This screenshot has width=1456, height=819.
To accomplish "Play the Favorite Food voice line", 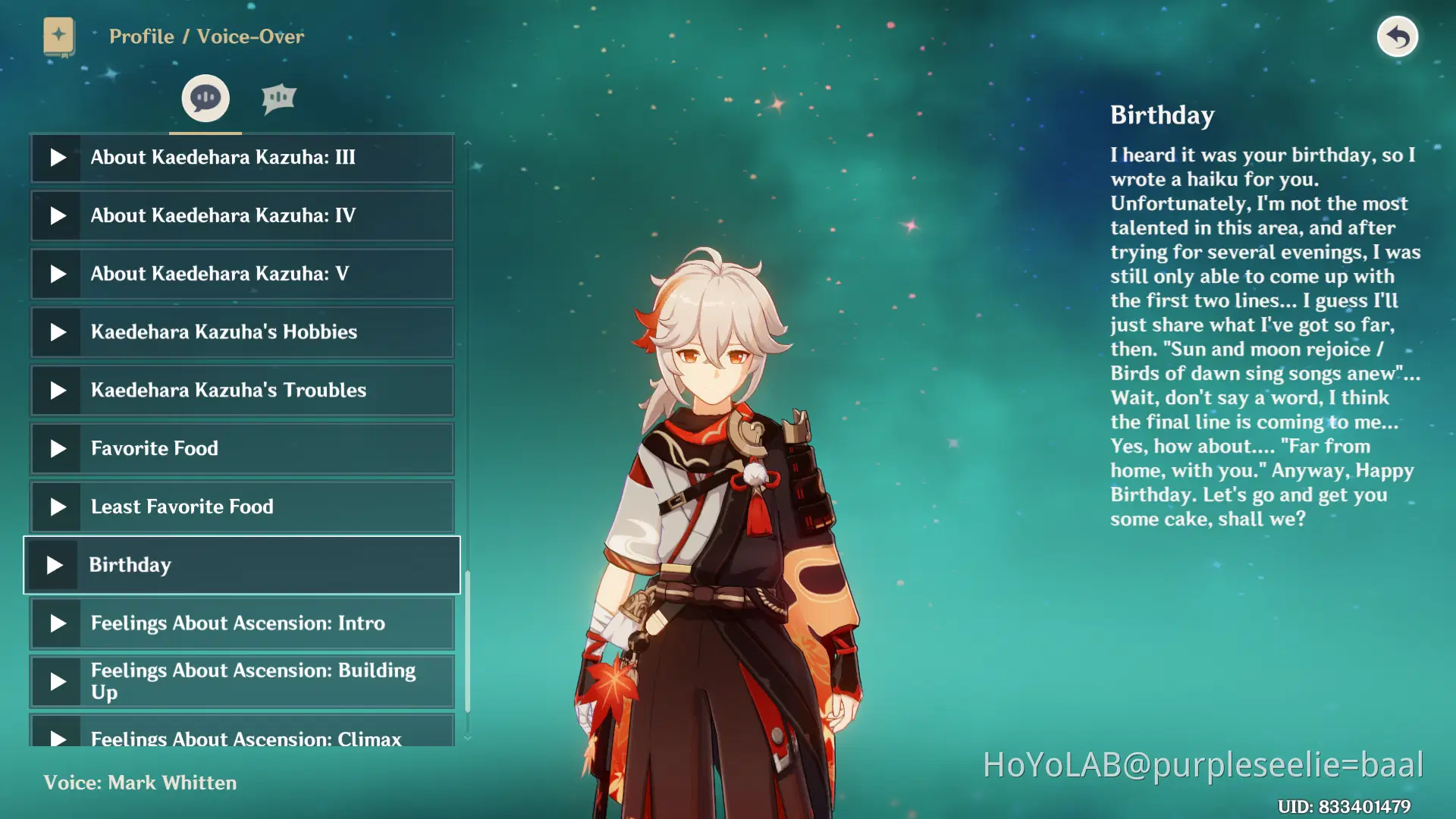I will (56, 448).
